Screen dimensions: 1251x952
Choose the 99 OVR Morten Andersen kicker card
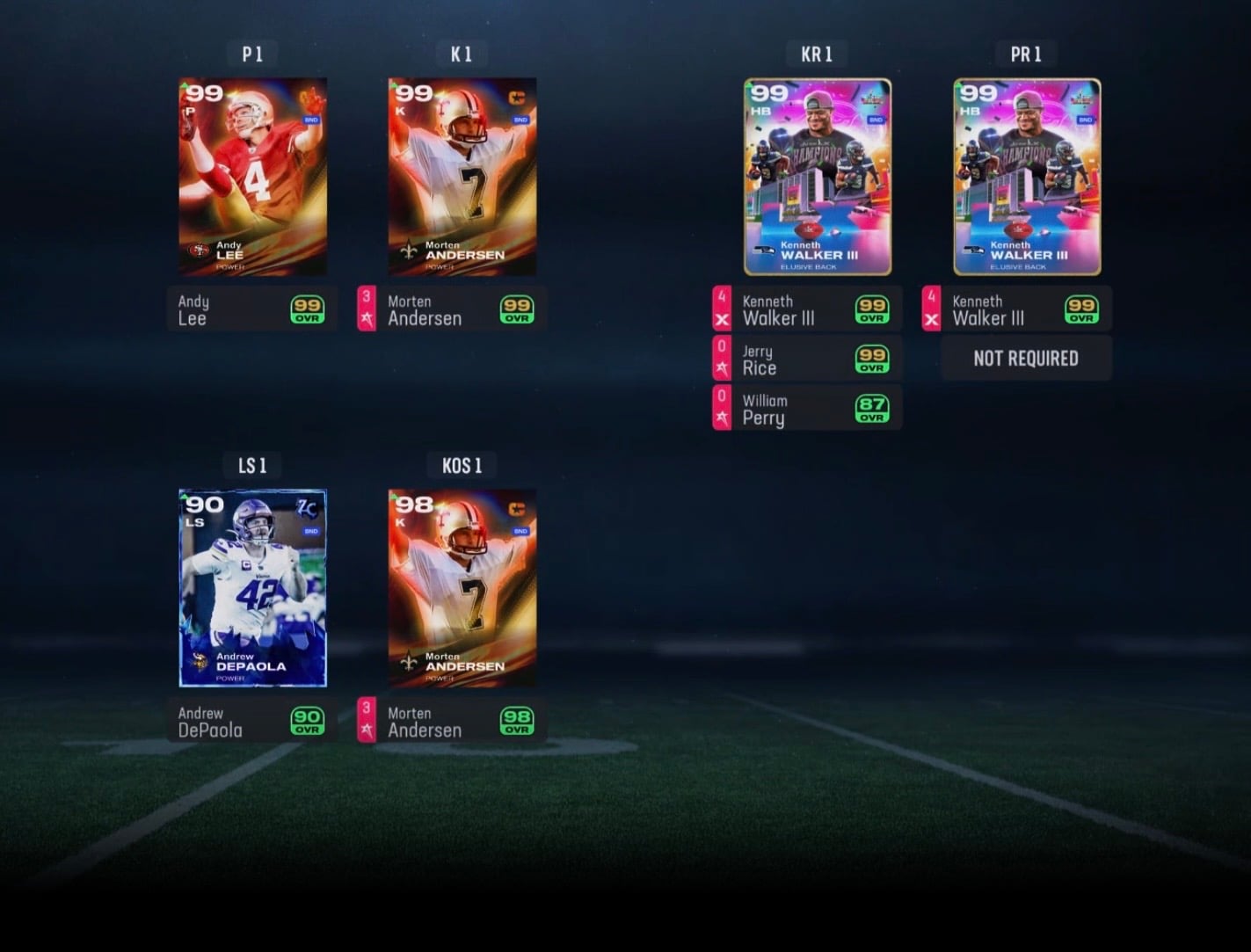coord(462,177)
